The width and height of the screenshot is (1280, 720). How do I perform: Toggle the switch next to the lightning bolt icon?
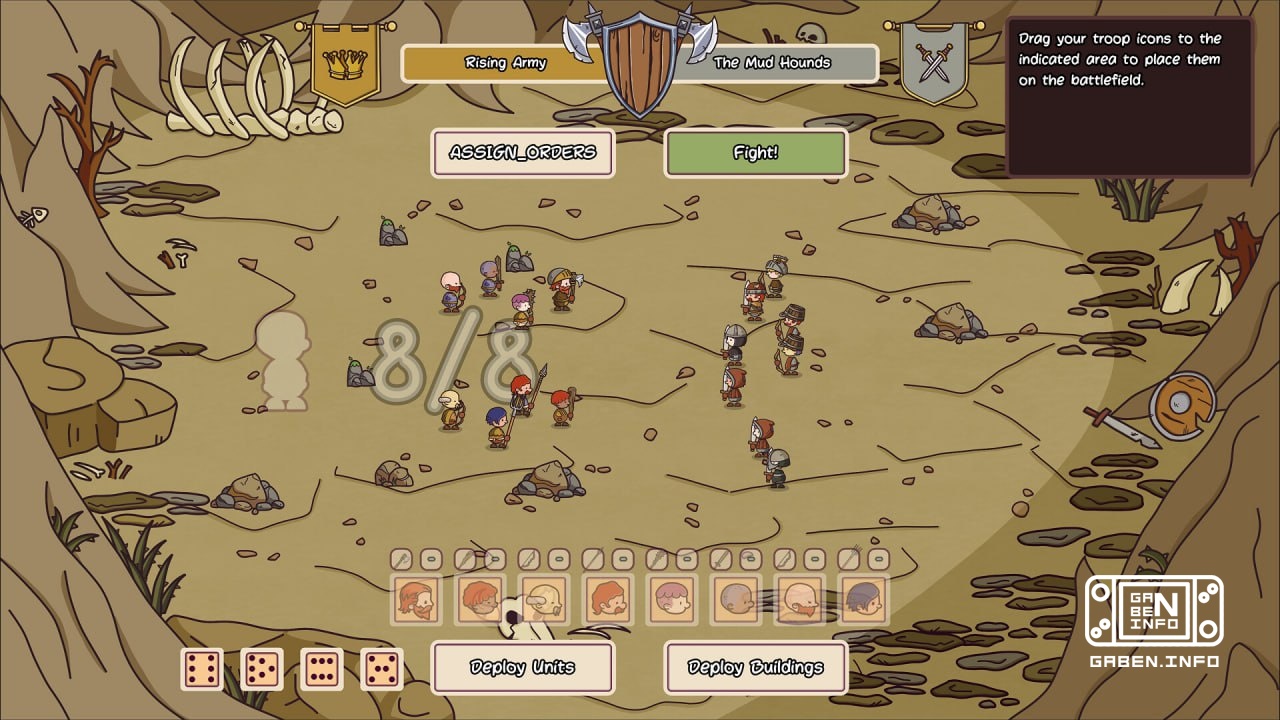[x=686, y=557]
